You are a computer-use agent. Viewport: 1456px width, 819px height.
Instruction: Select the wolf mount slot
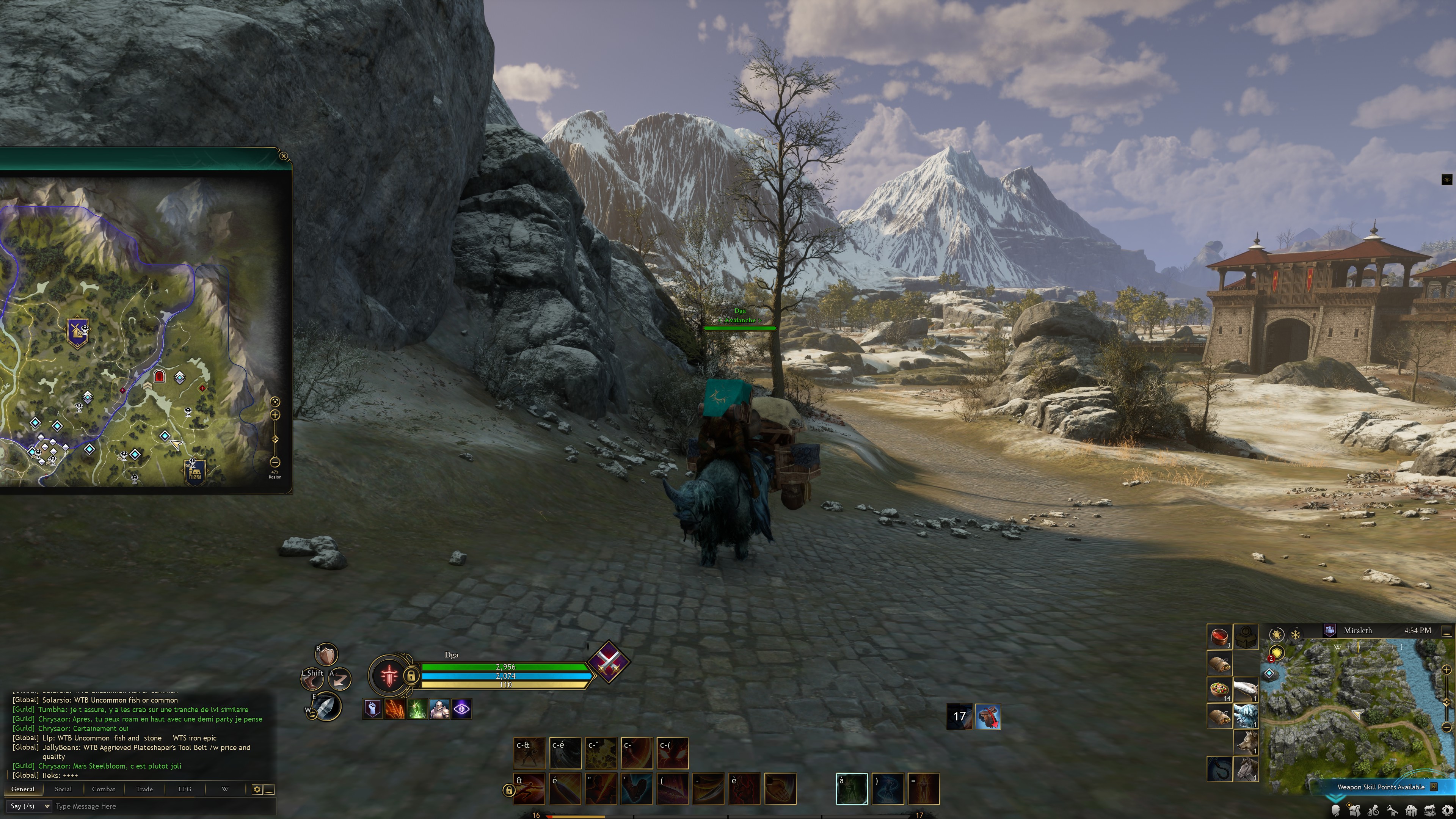[1246, 743]
